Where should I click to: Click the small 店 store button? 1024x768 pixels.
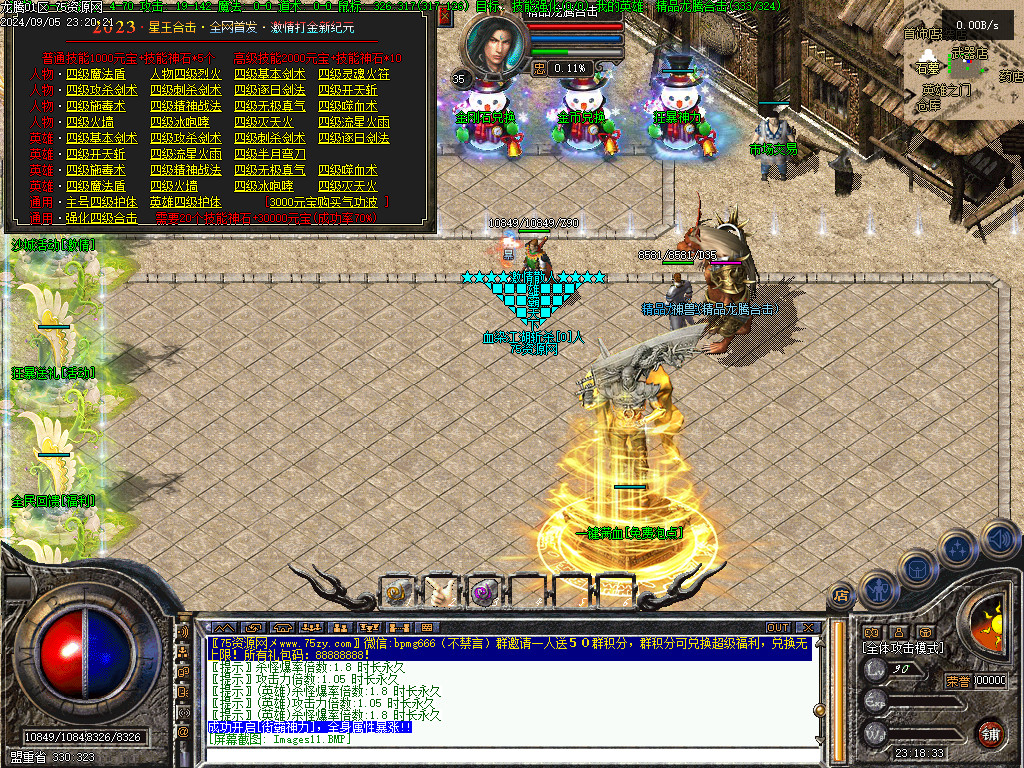tap(840, 596)
